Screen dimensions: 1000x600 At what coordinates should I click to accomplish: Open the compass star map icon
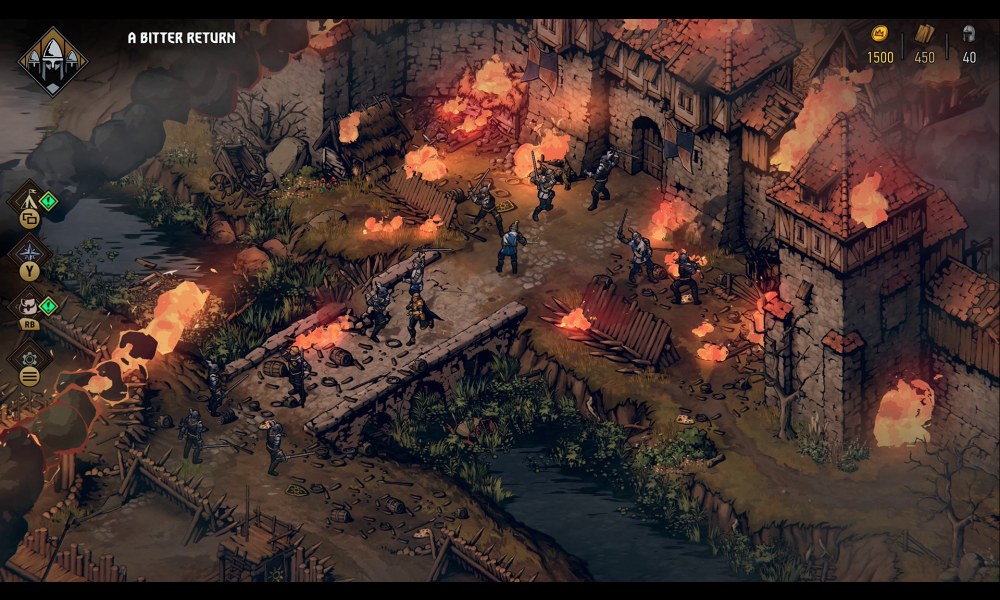[x=29, y=250]
